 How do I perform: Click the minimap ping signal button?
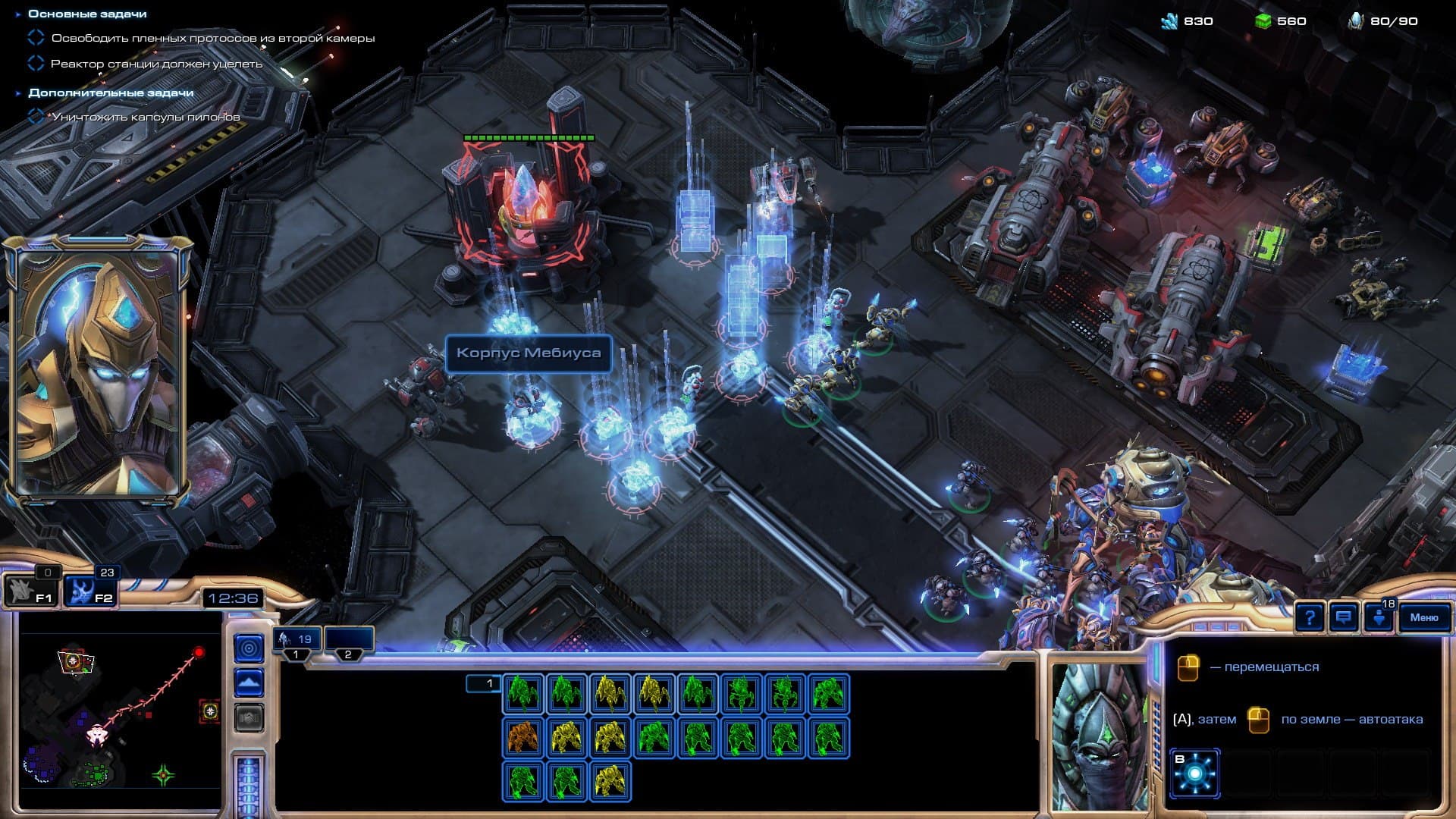click(x=249, y=648)
